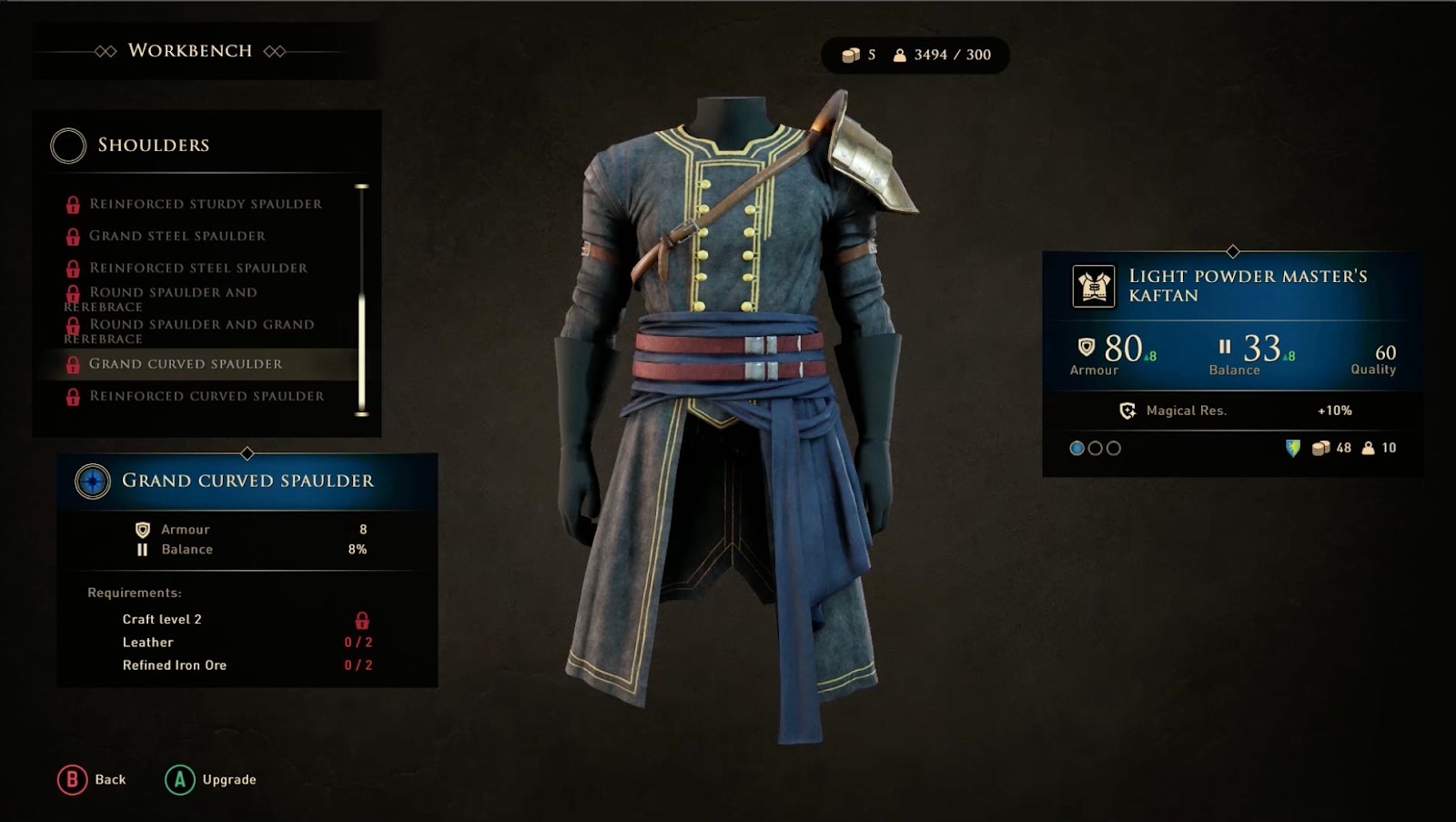The height and width of the screenshot is (822, 1456).
Task: Open the Shoulders category header
Action: coord(153,145)
